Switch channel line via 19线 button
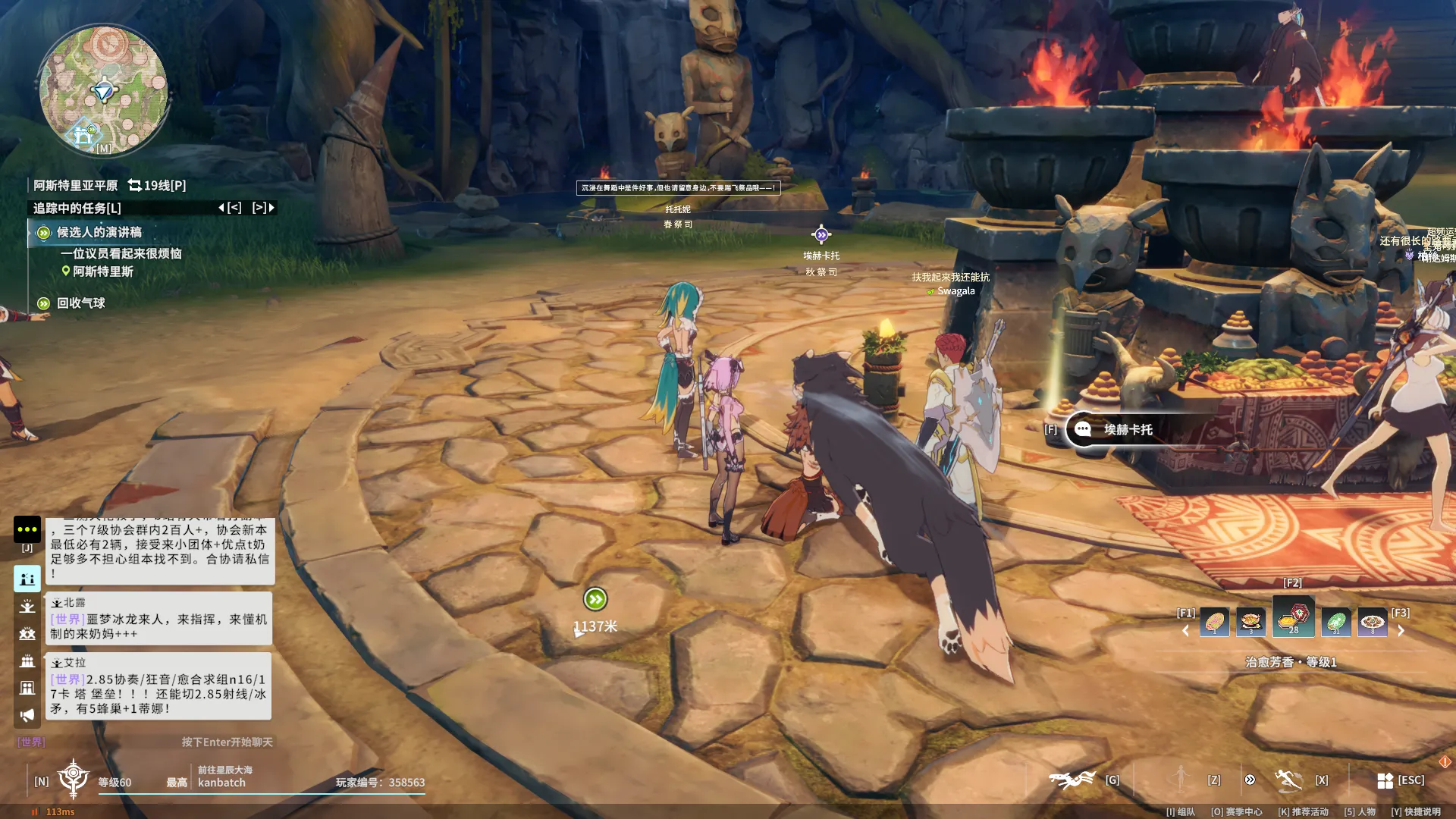 (x=157, y=185)
